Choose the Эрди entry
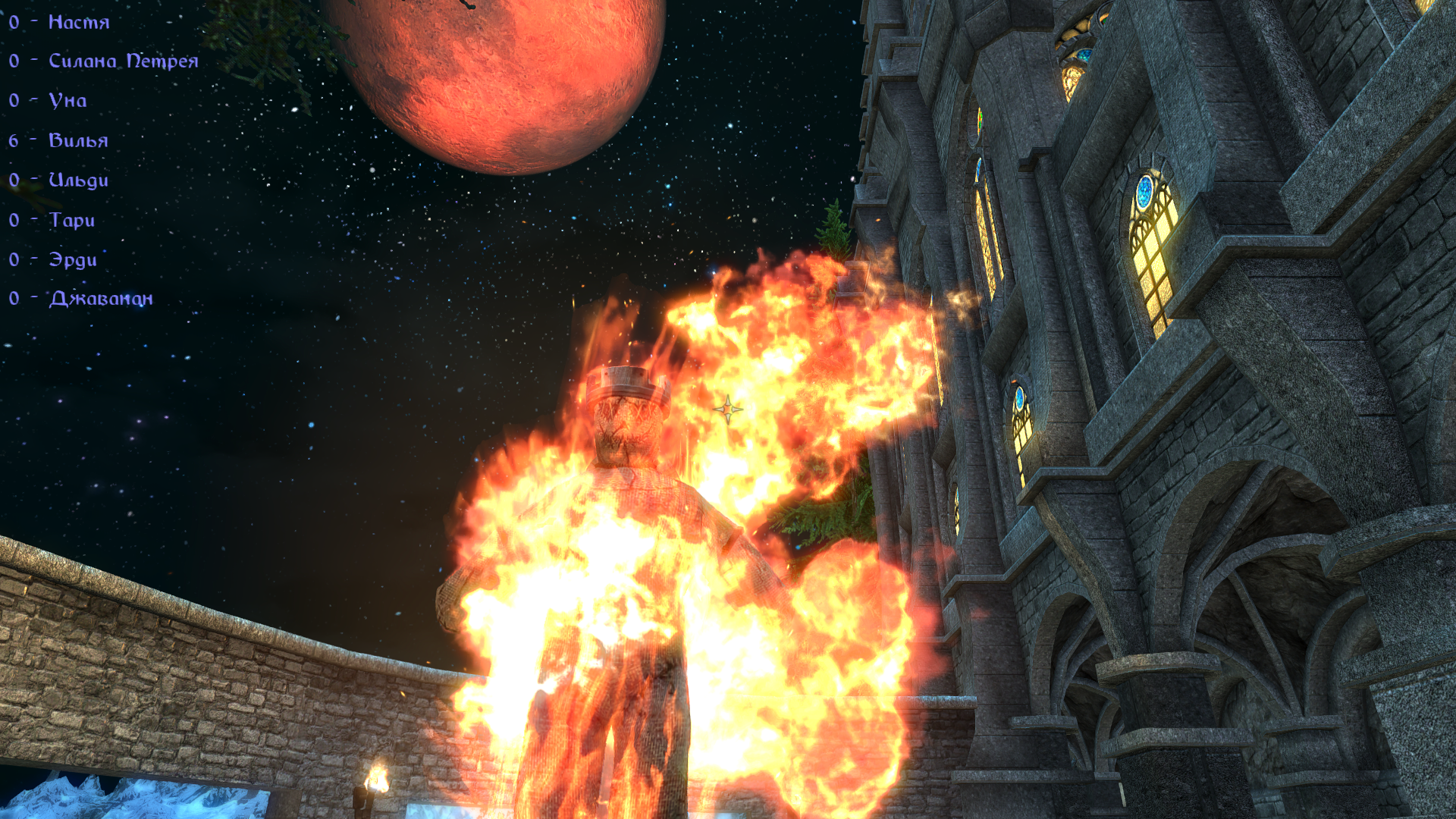 (x=73, y=259)
